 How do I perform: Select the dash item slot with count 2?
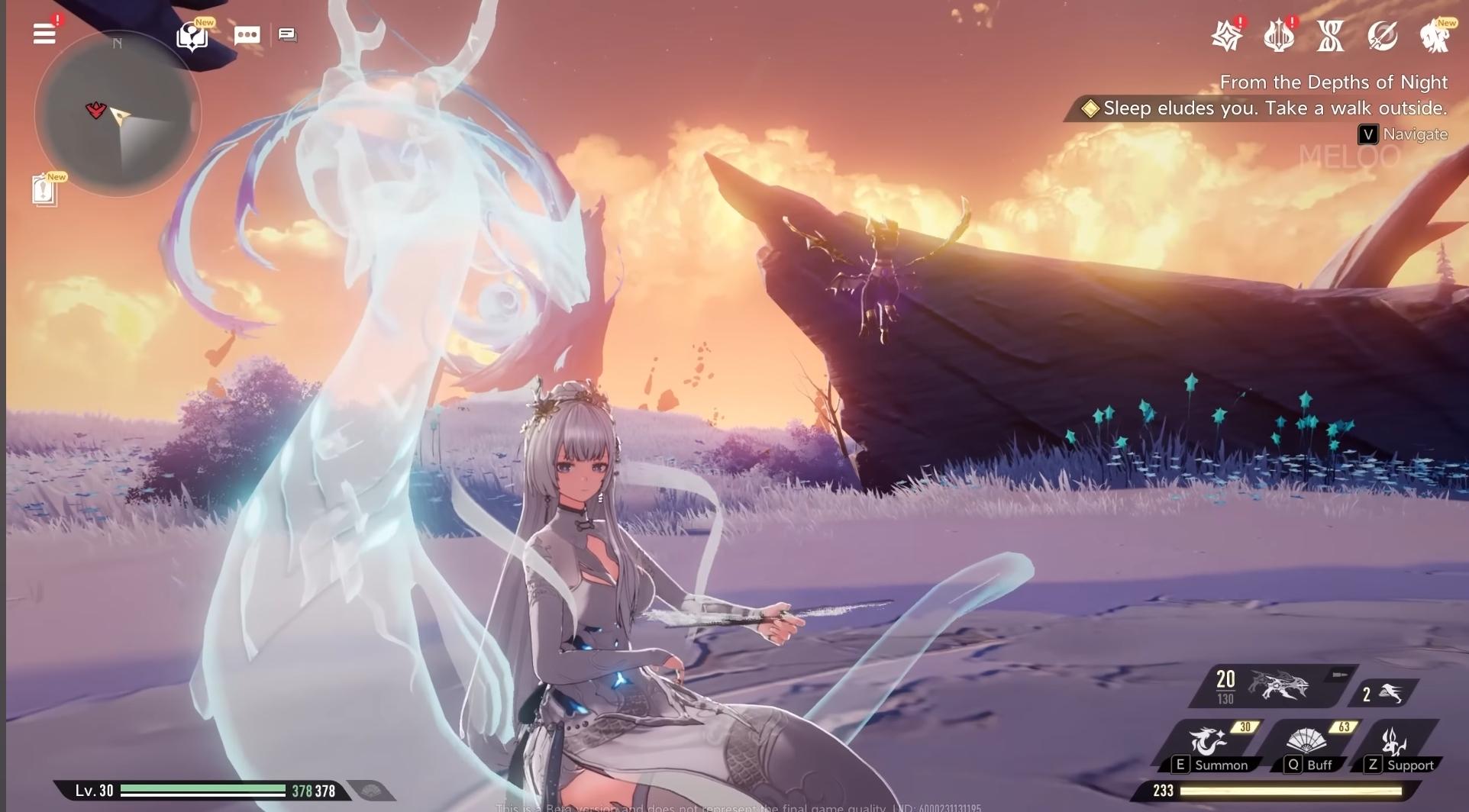point(1383,693)
